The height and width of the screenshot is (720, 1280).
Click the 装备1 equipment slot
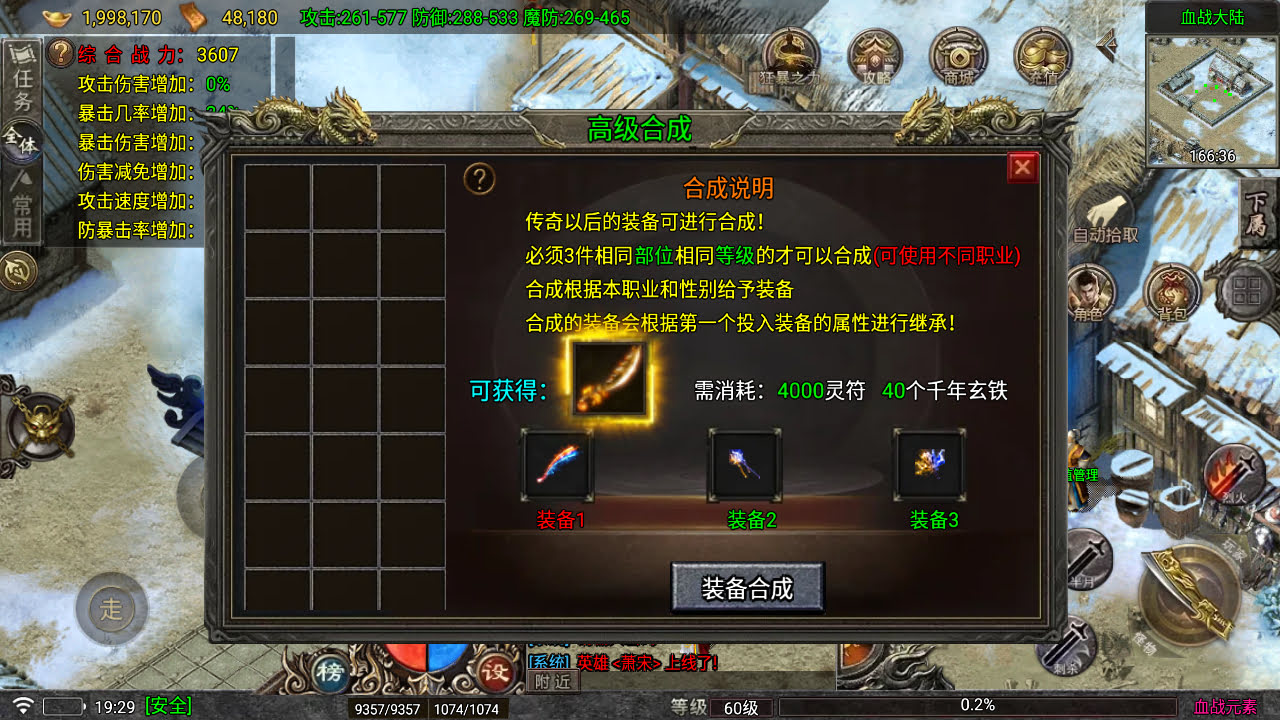(558, 465)
